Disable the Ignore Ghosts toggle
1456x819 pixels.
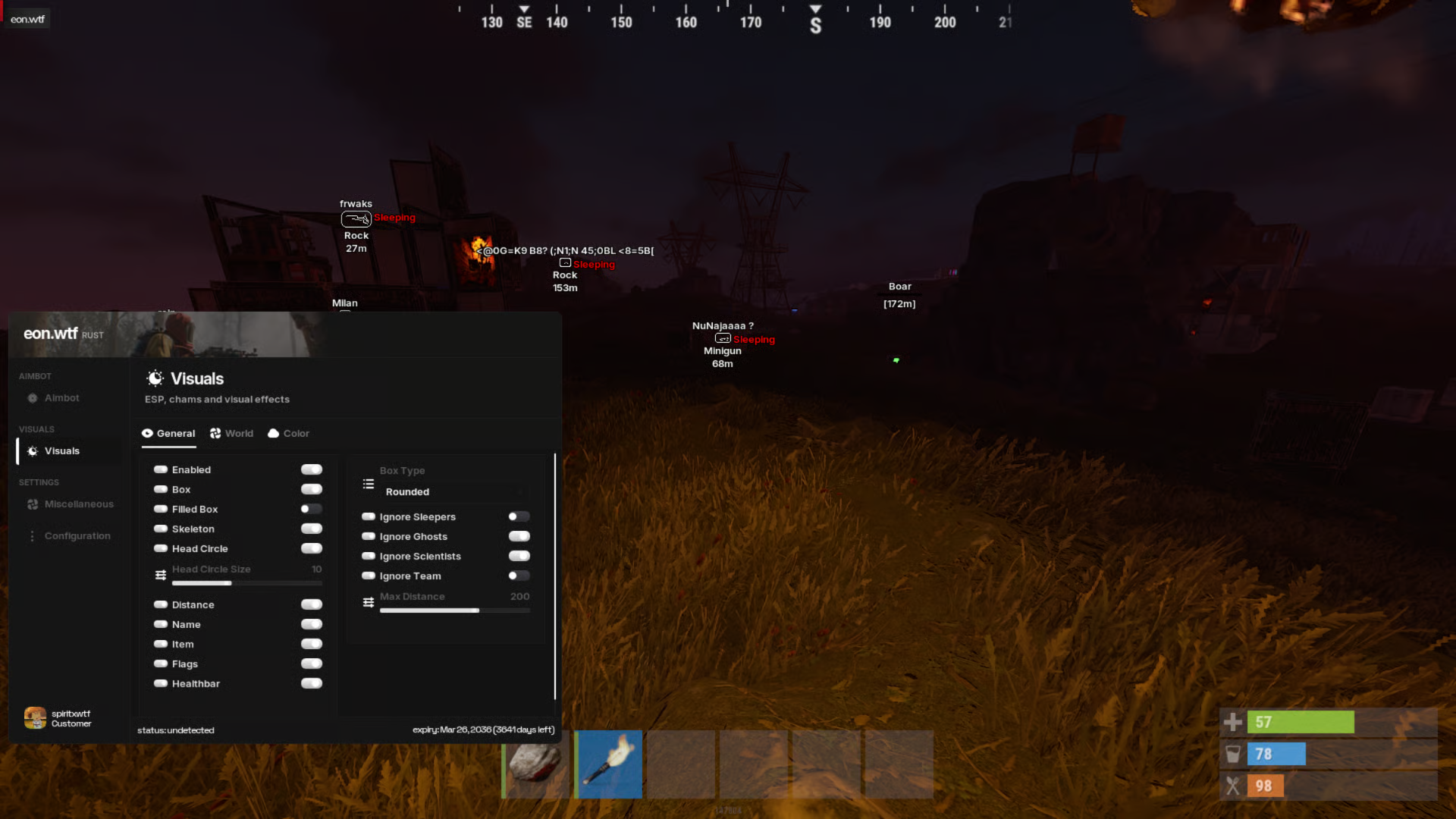tap(519, 536)
